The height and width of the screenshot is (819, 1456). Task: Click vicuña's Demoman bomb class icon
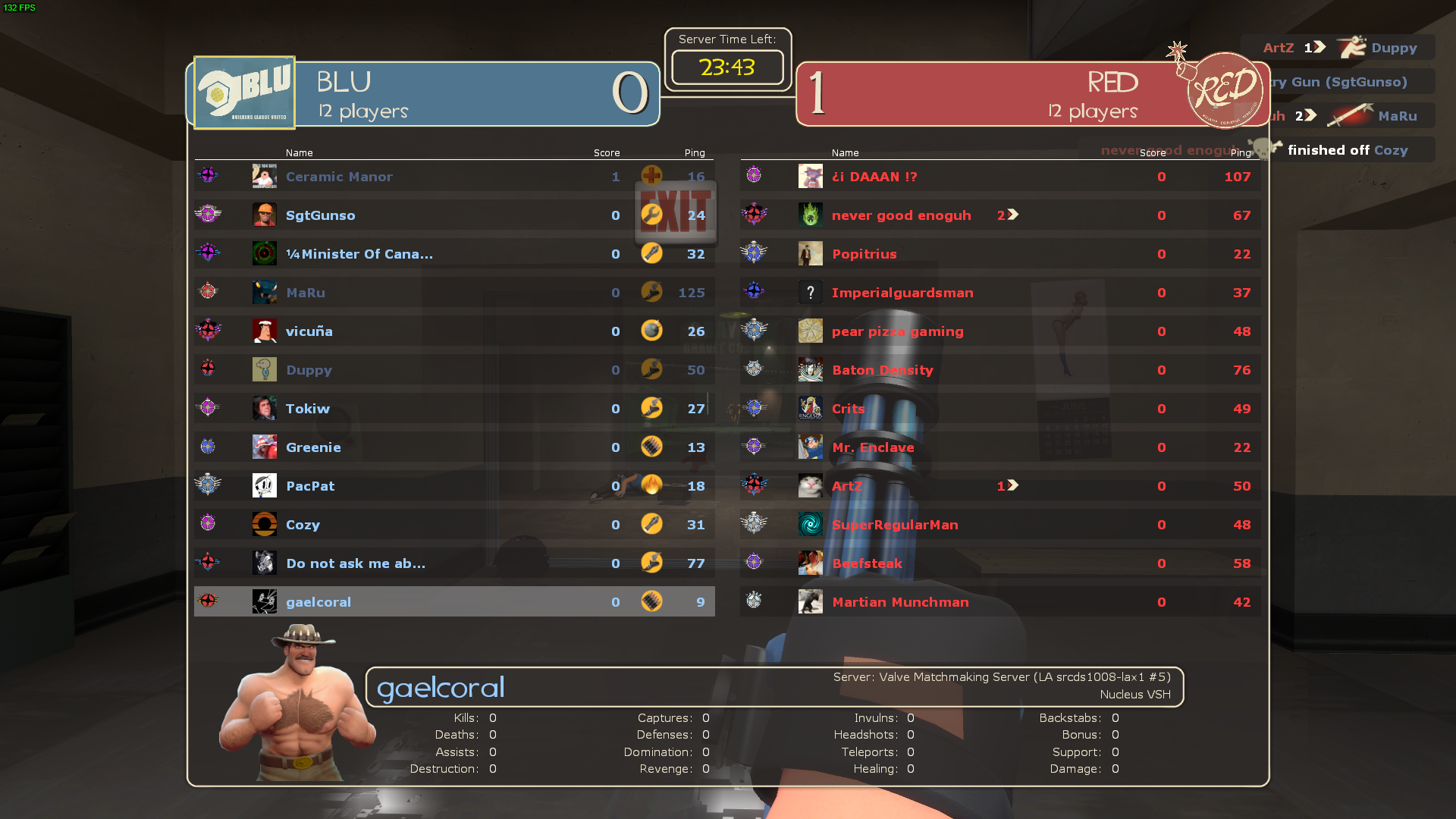[x=652, y=331]
